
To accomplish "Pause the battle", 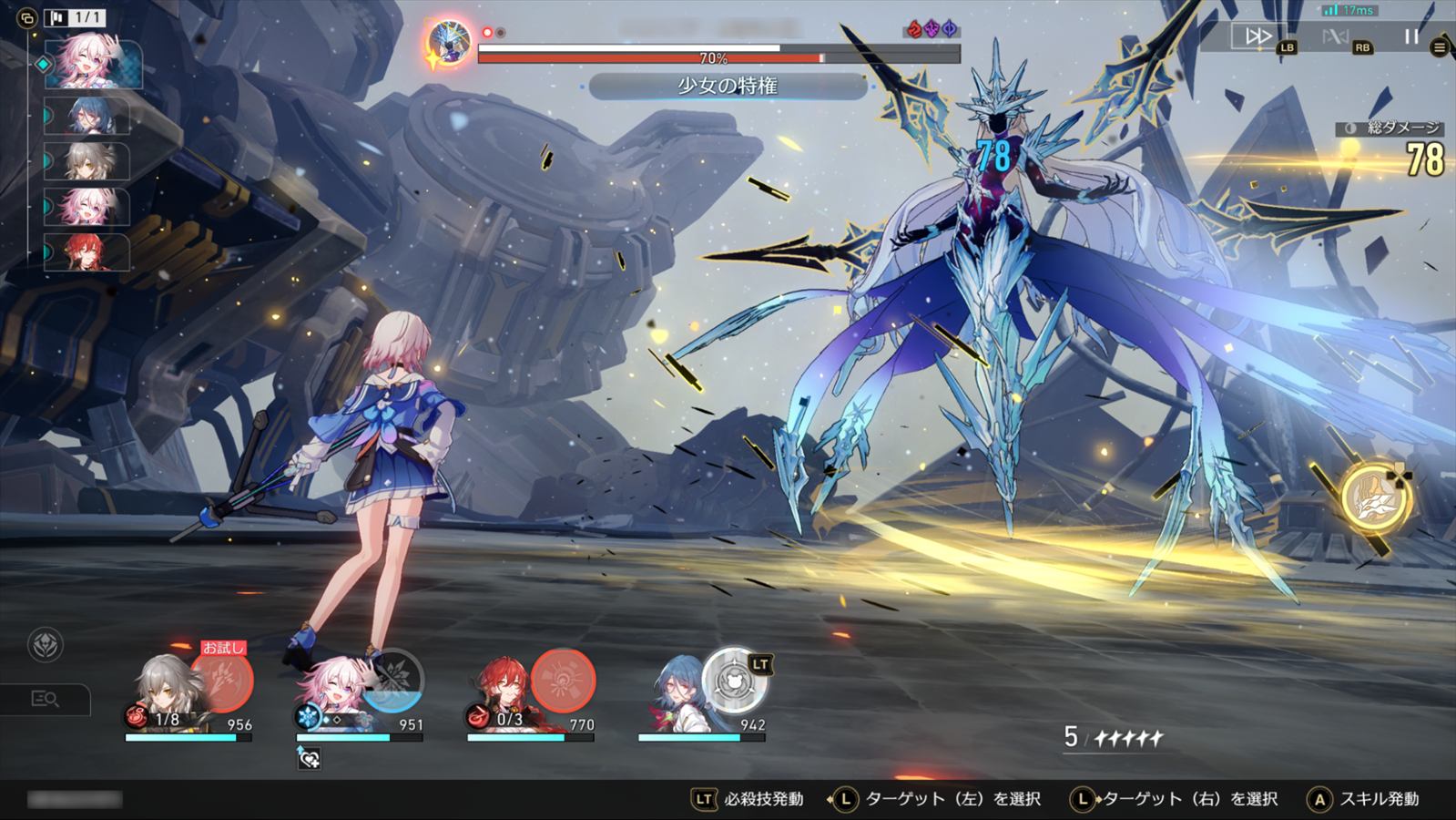I will (1410, 36).
